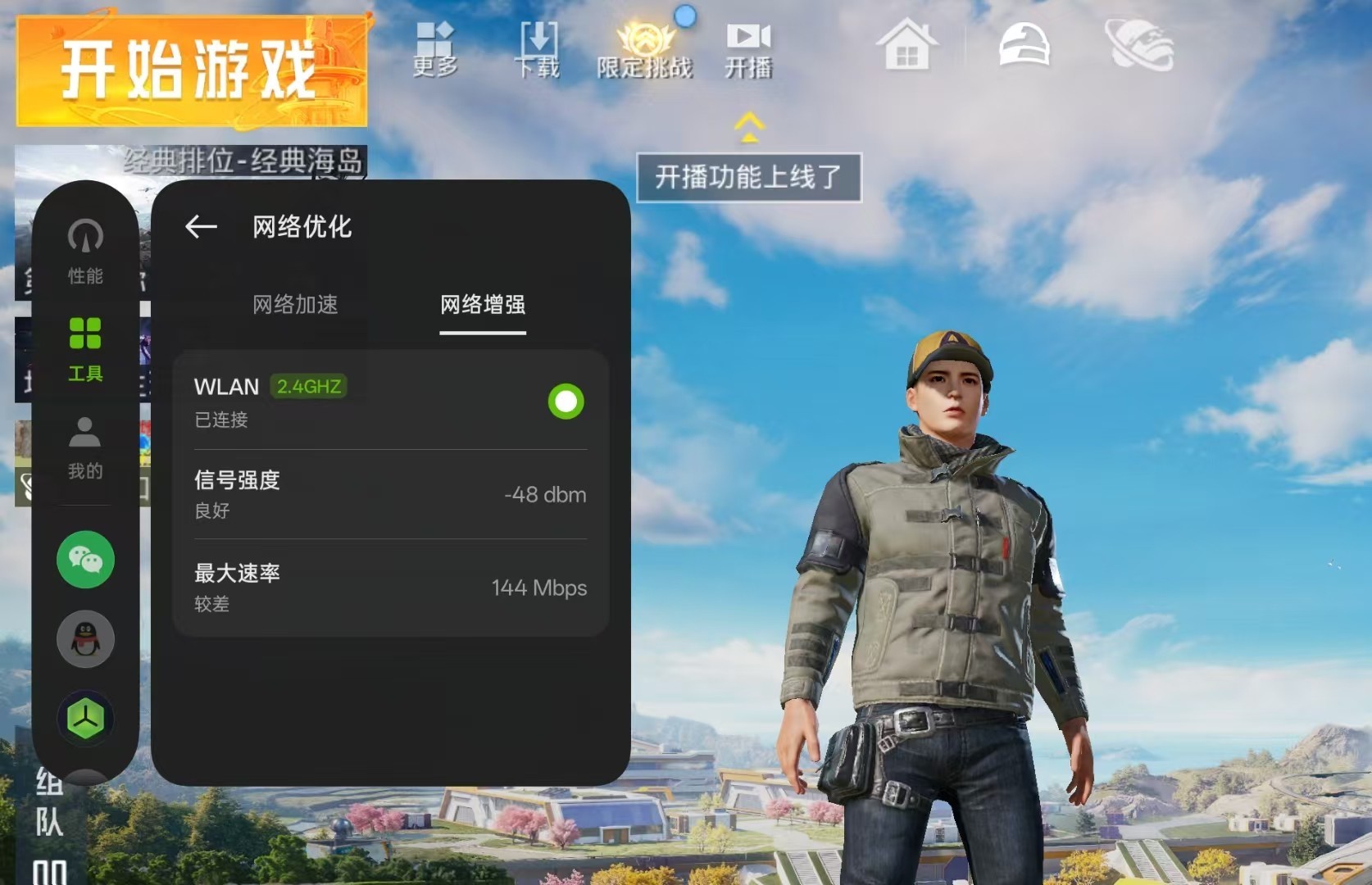Toggle the WLAN 2.4GHZ connection switch
This screenshot has height=885, width=1372.
(x=565, y=402)
